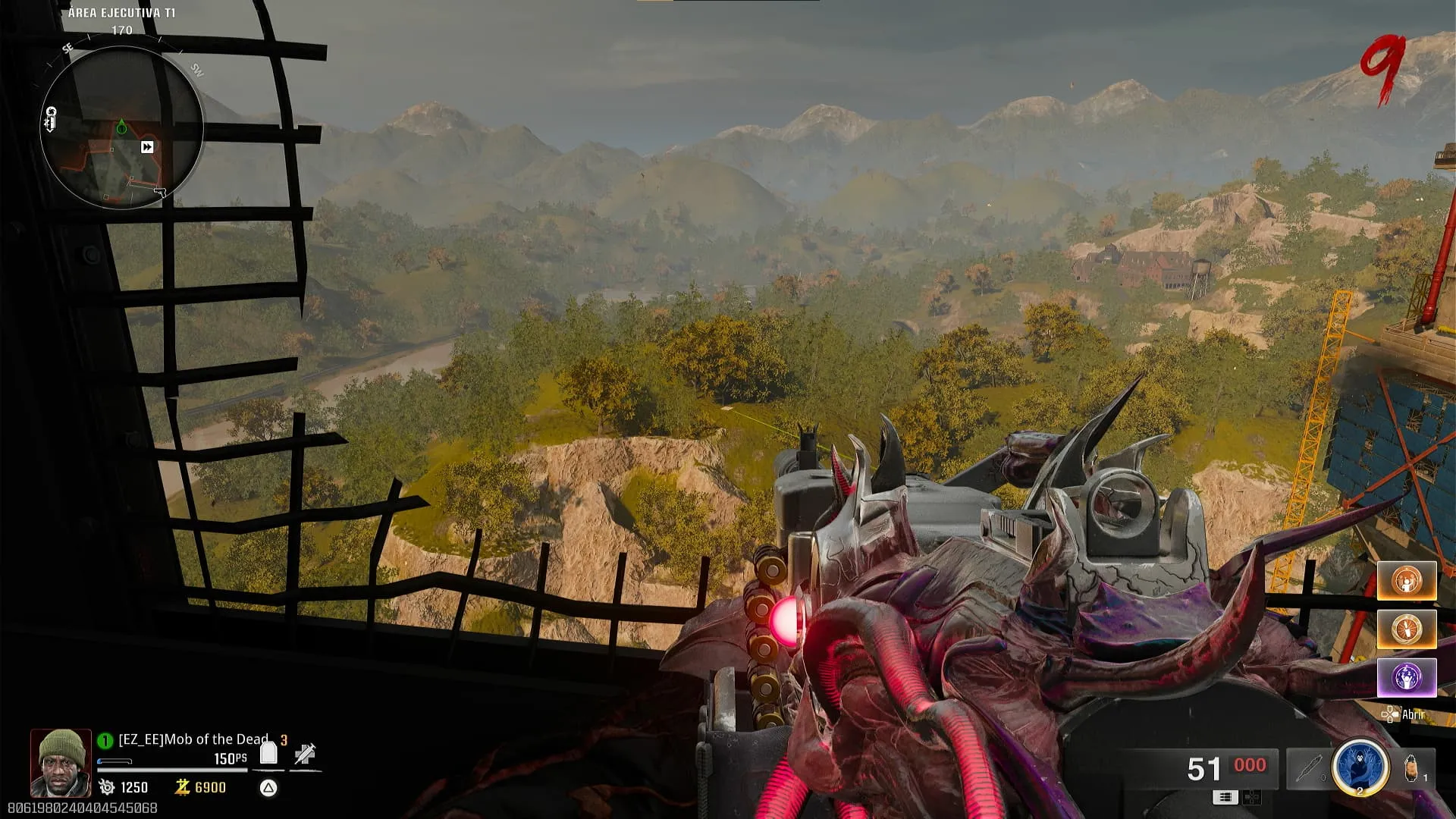Select the top orange gobblegum slot
1456x819 pixels.
(x=1407, y=581)
